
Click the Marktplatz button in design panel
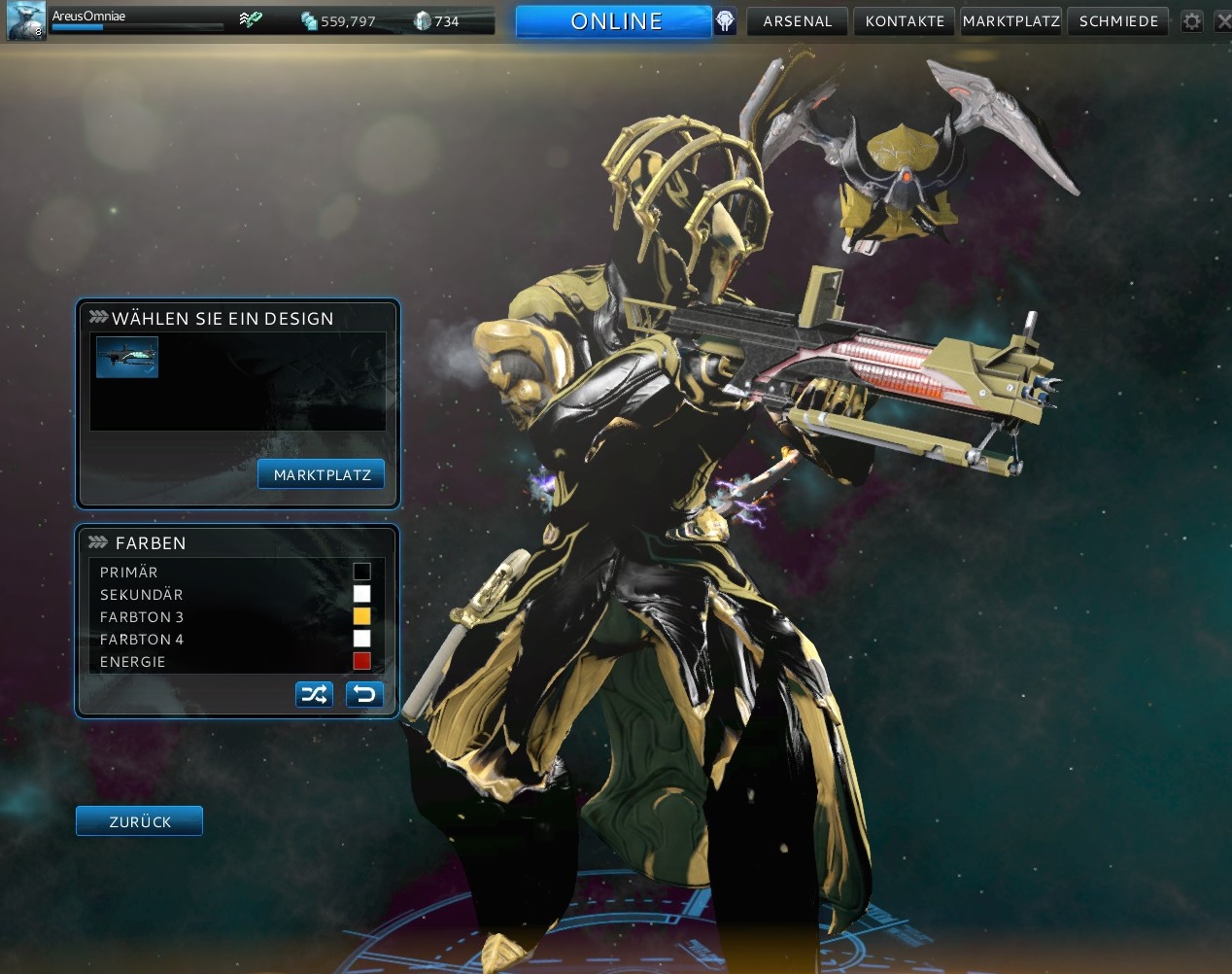point(322,475)
